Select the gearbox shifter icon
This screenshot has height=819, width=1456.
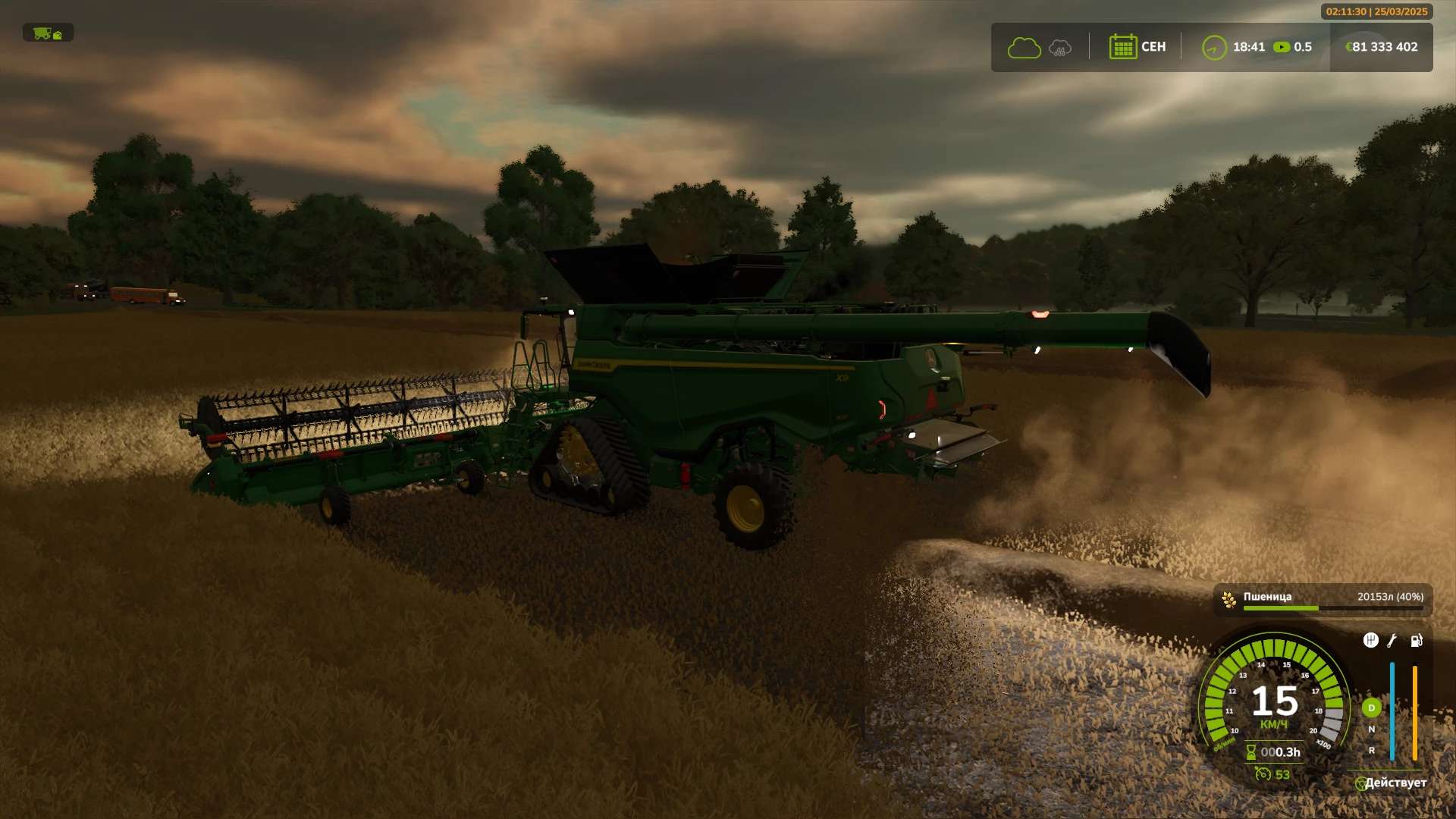(1370, 641)
